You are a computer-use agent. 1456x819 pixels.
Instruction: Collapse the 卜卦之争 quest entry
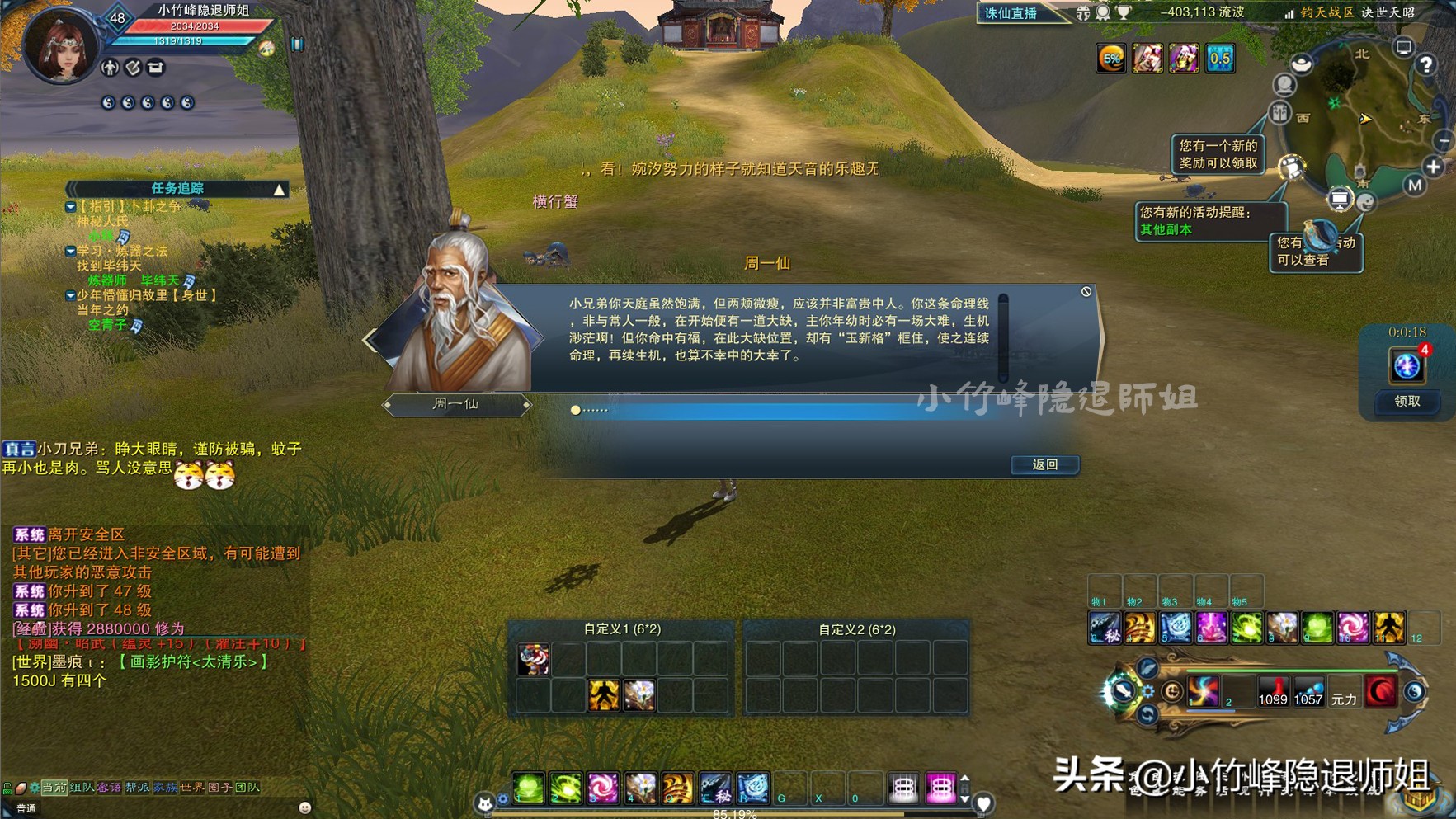click(x=70, y=207)
